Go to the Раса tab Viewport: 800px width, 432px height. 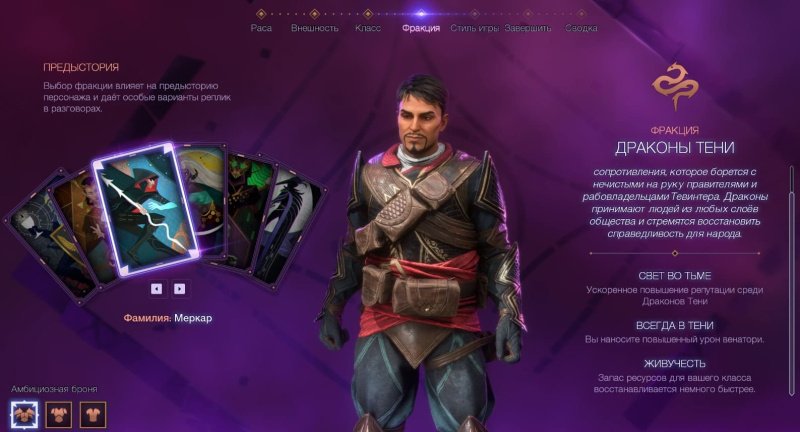[x=261, y=28]
